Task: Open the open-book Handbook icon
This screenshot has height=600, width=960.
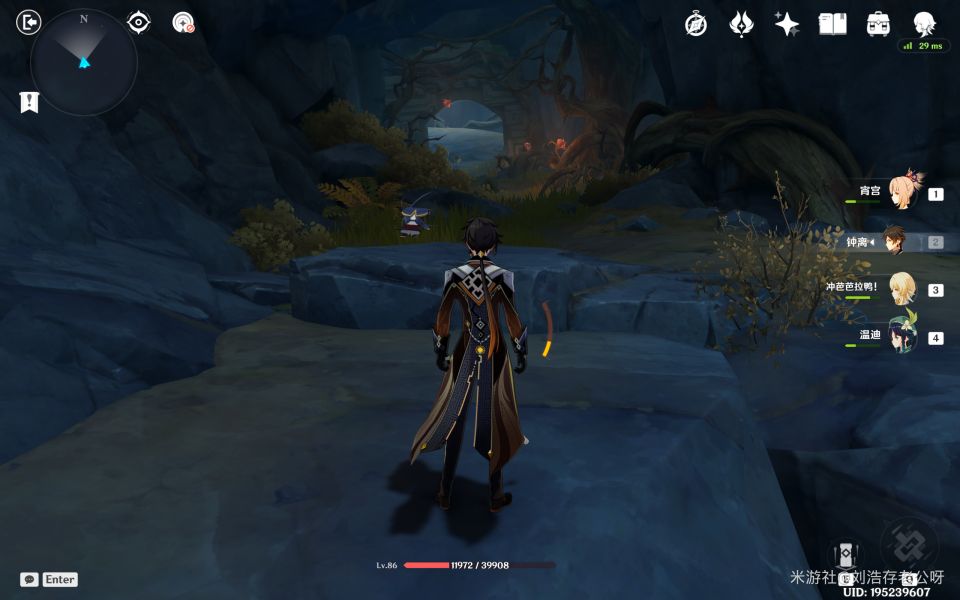Action: 832,24
